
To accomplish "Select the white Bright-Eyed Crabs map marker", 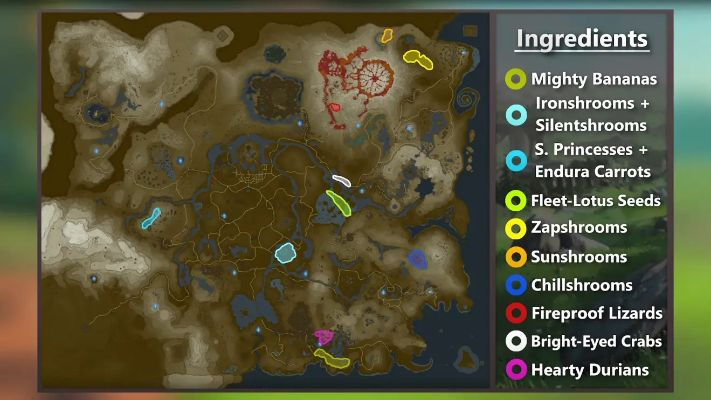I will click(342, 181).
